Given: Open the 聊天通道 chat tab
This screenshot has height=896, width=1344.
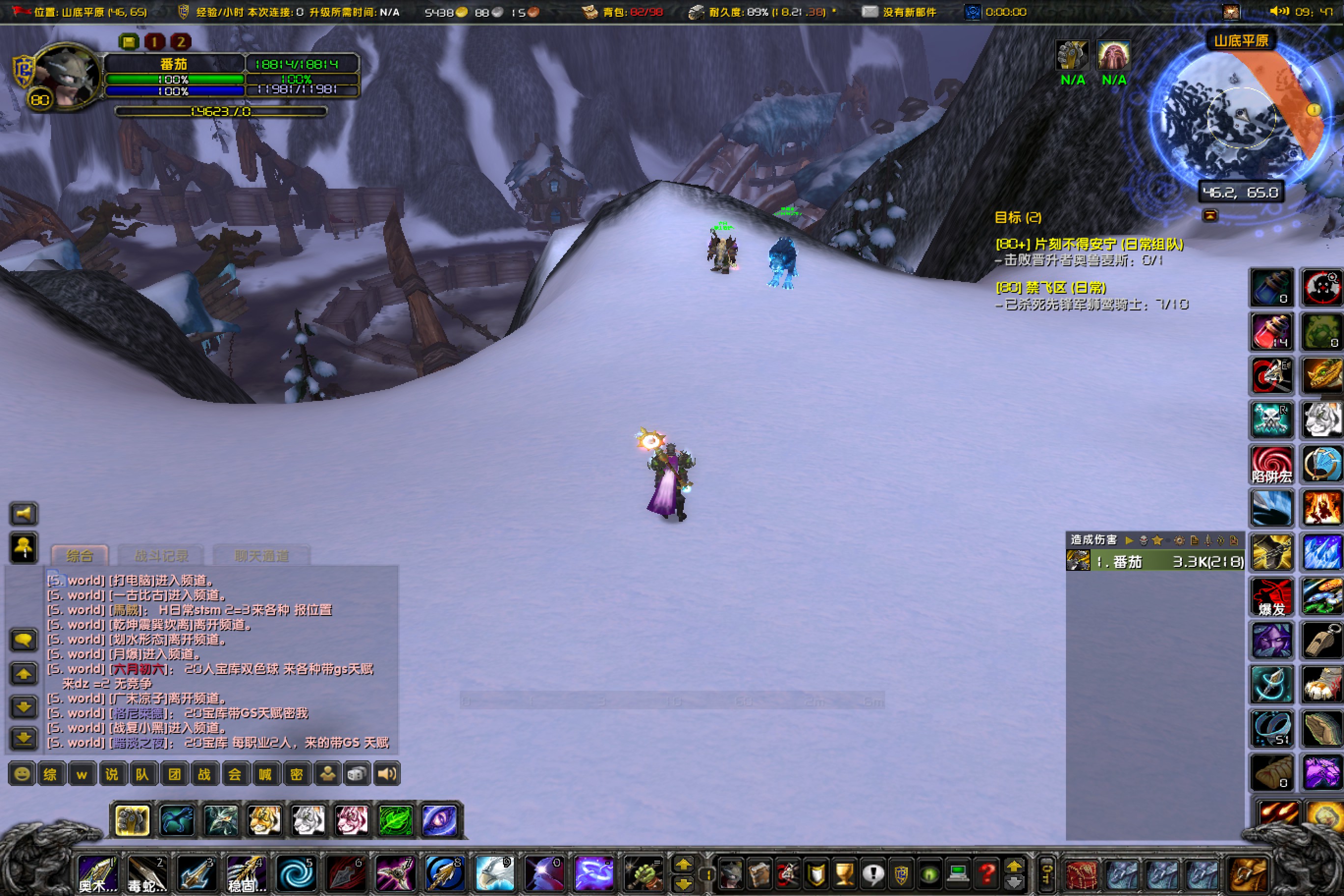Looking at the screenshot, I should [261, 555].
